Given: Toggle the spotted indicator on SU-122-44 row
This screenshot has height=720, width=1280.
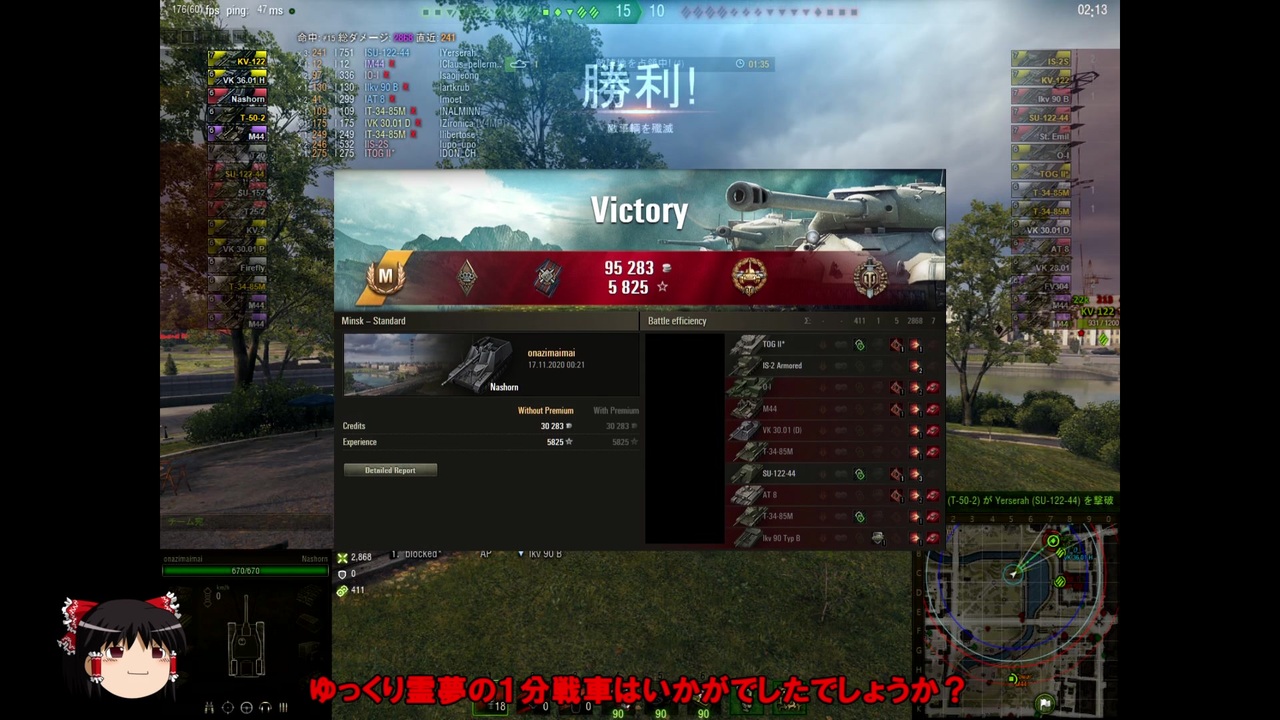Looking at the screenshot, I should click(860, 473).
